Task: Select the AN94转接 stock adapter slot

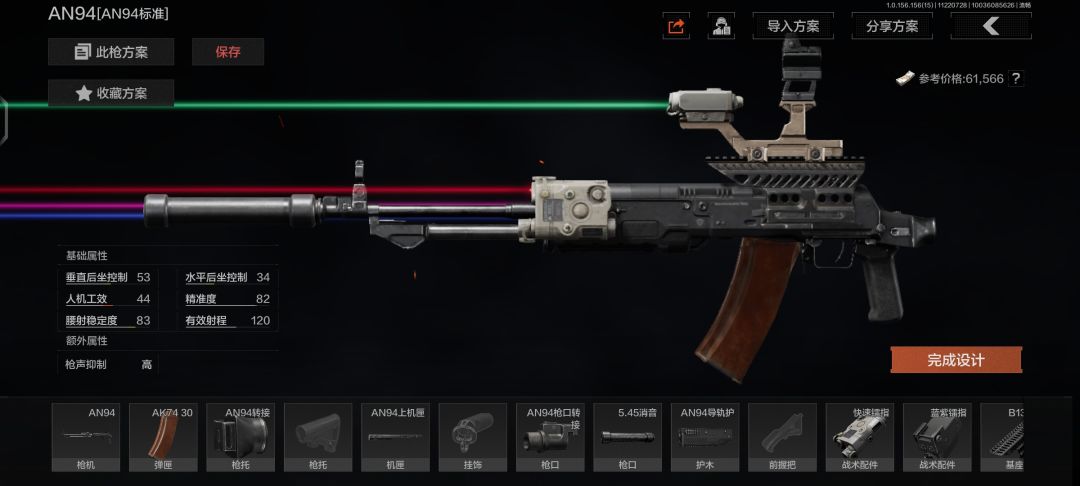Action: click(x=240, y=437)
